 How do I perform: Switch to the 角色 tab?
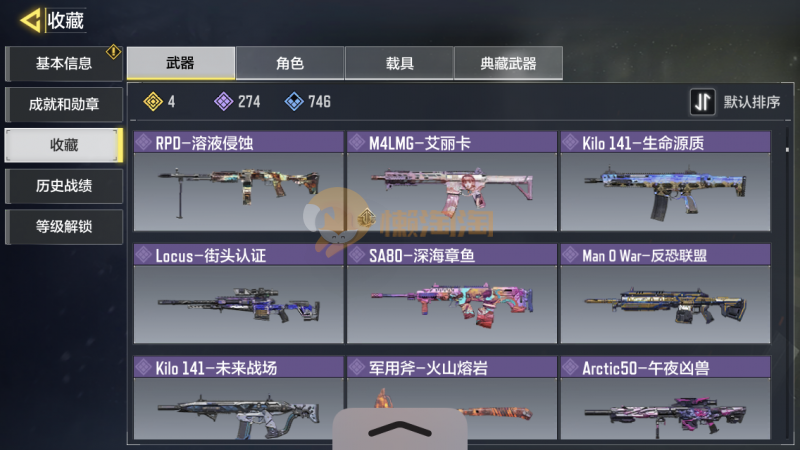click(x=290, y=64)
